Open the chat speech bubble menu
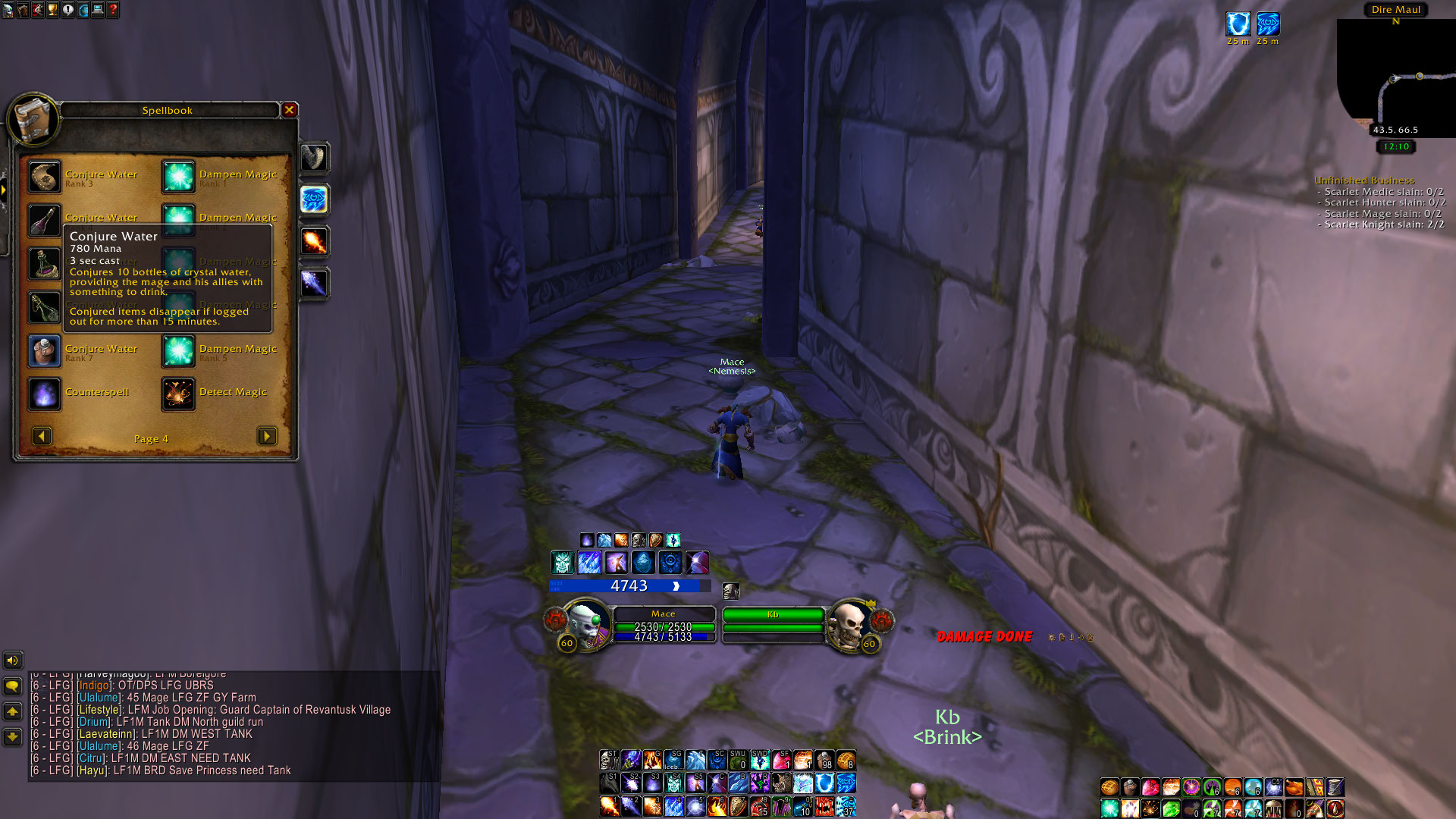 pos(13,686)
